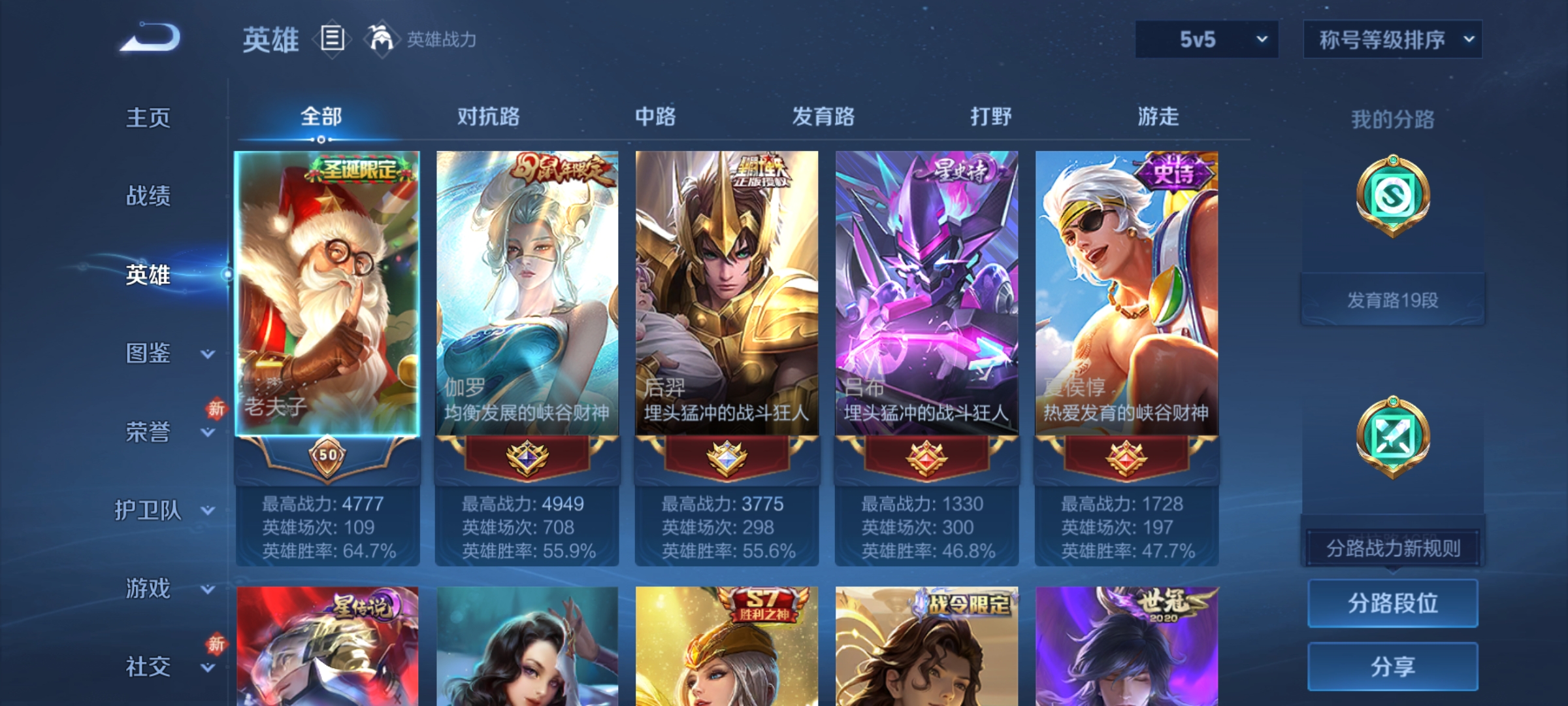Select 主页 in the left sidebar
This screenshot has width=1568, height=706.
149,118
